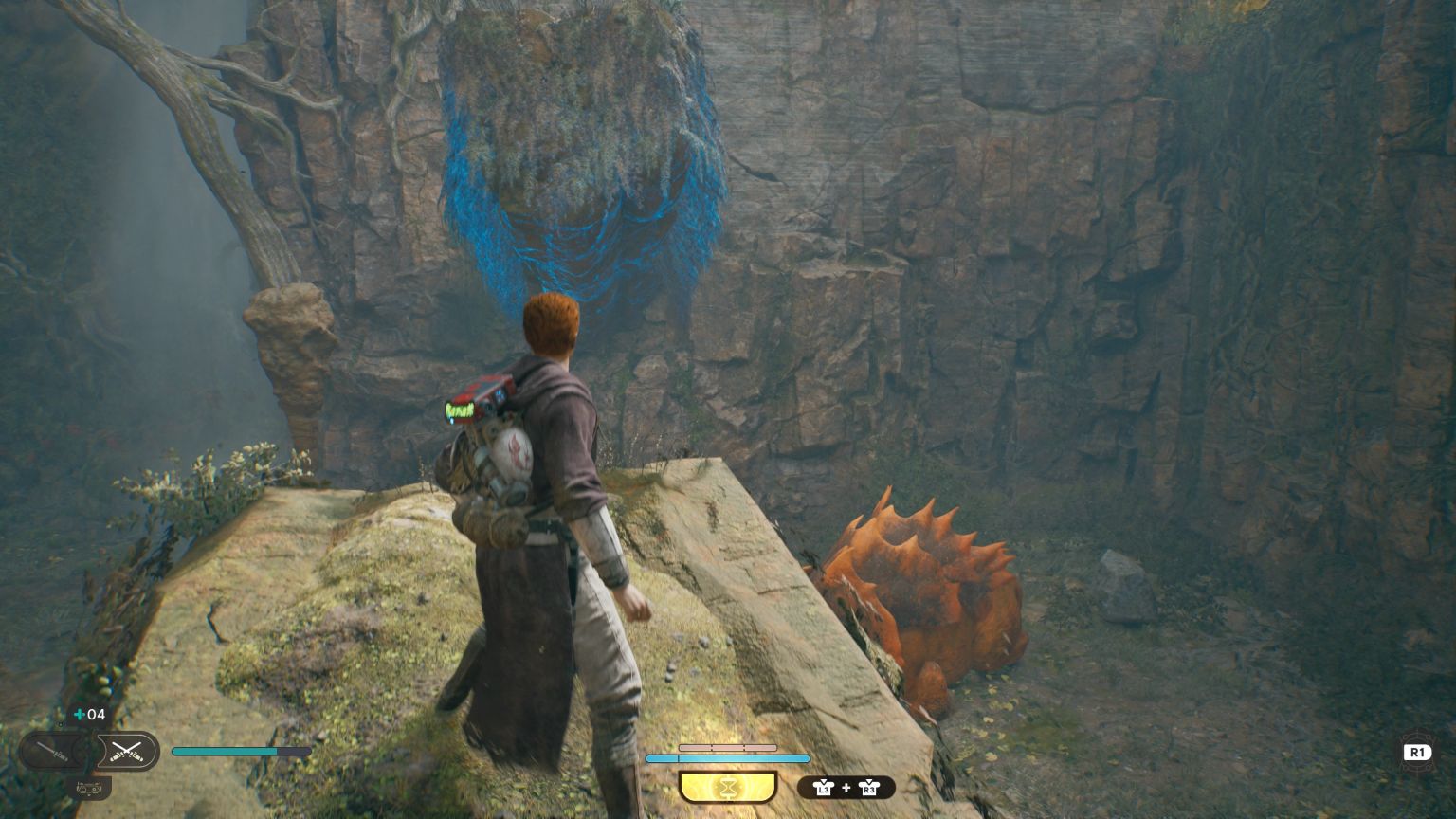The height and width of the screenshot is (819, 1456).
Task: Click the cyan stim canister plus icon
Action: tap(78, 714)
